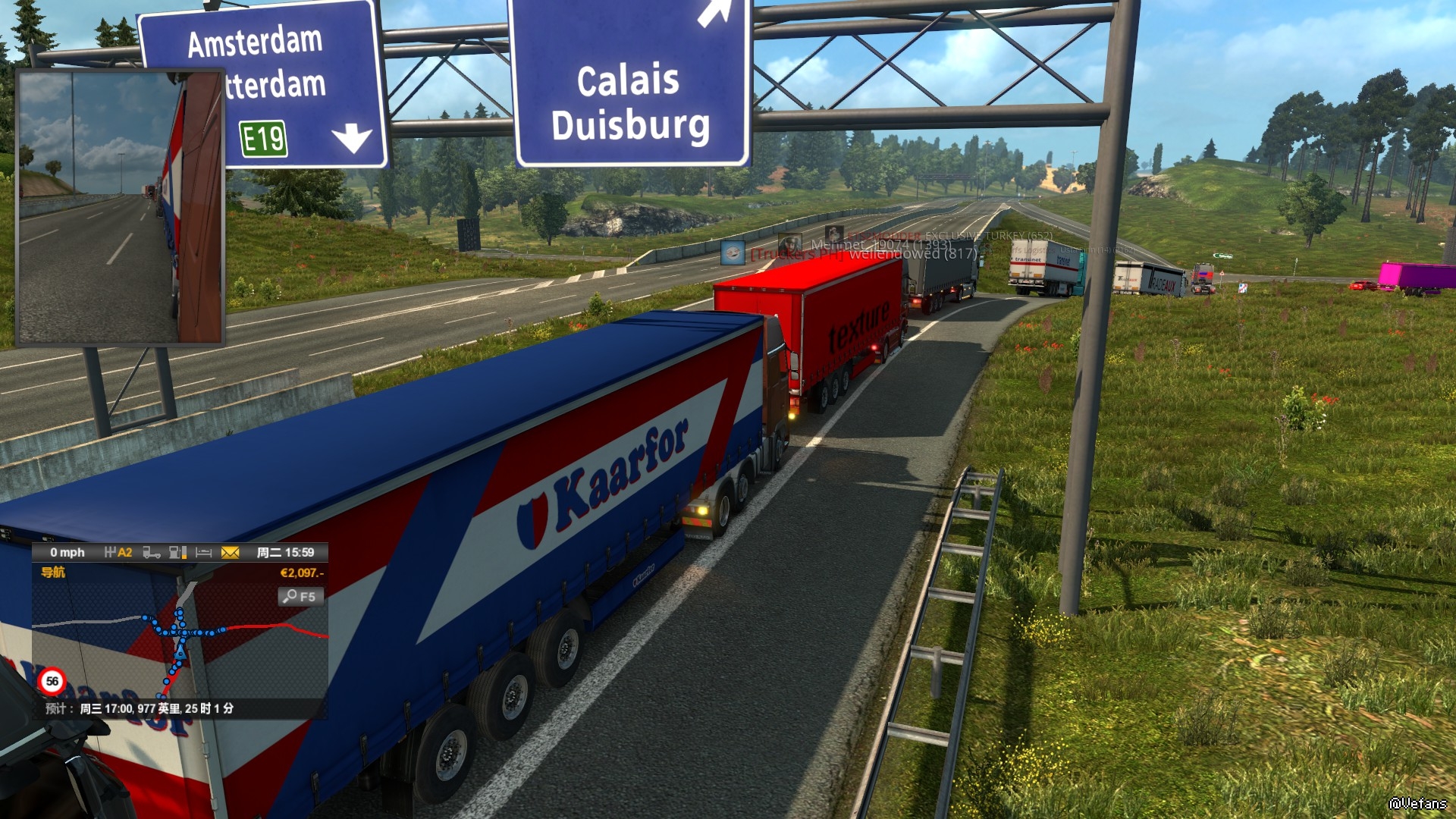Screen dimensions: 1456x819
Task: Select the truck damage status icon
Action: pyautogui.click(x=152, y=553)
